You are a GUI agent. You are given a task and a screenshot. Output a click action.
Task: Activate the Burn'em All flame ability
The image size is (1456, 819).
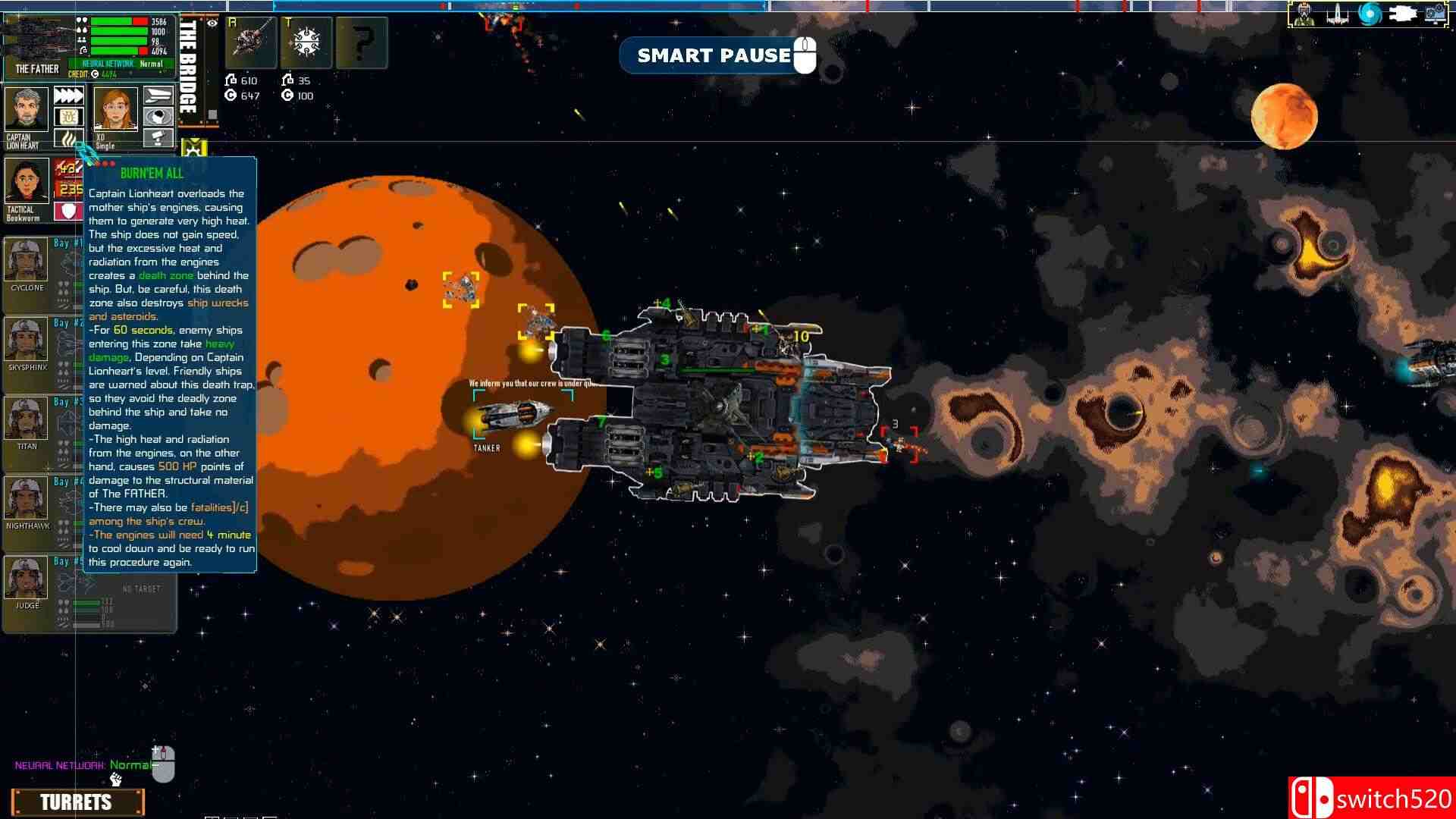click(68, 139)
